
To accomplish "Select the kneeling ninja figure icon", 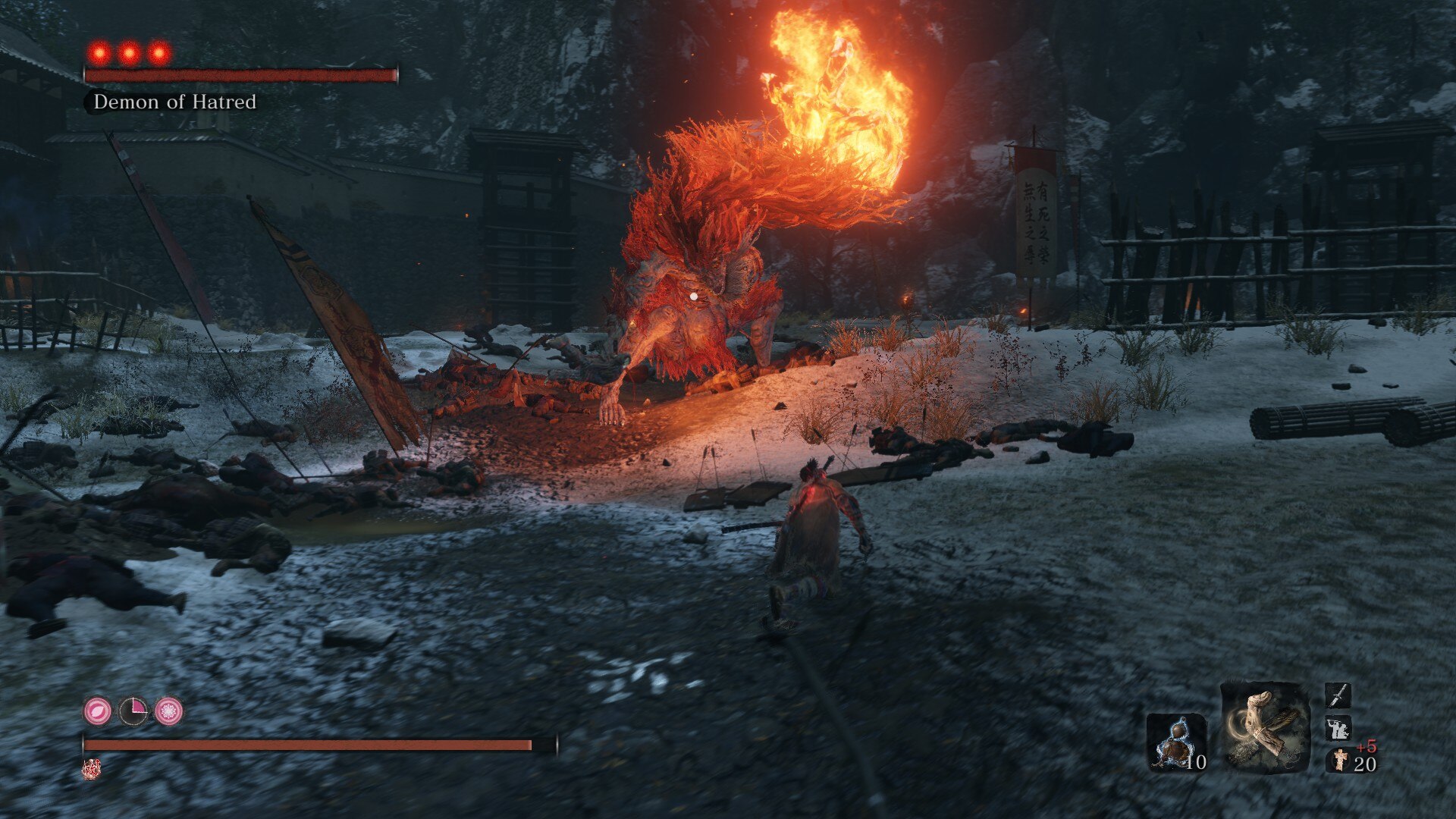I will point(1338,728).
